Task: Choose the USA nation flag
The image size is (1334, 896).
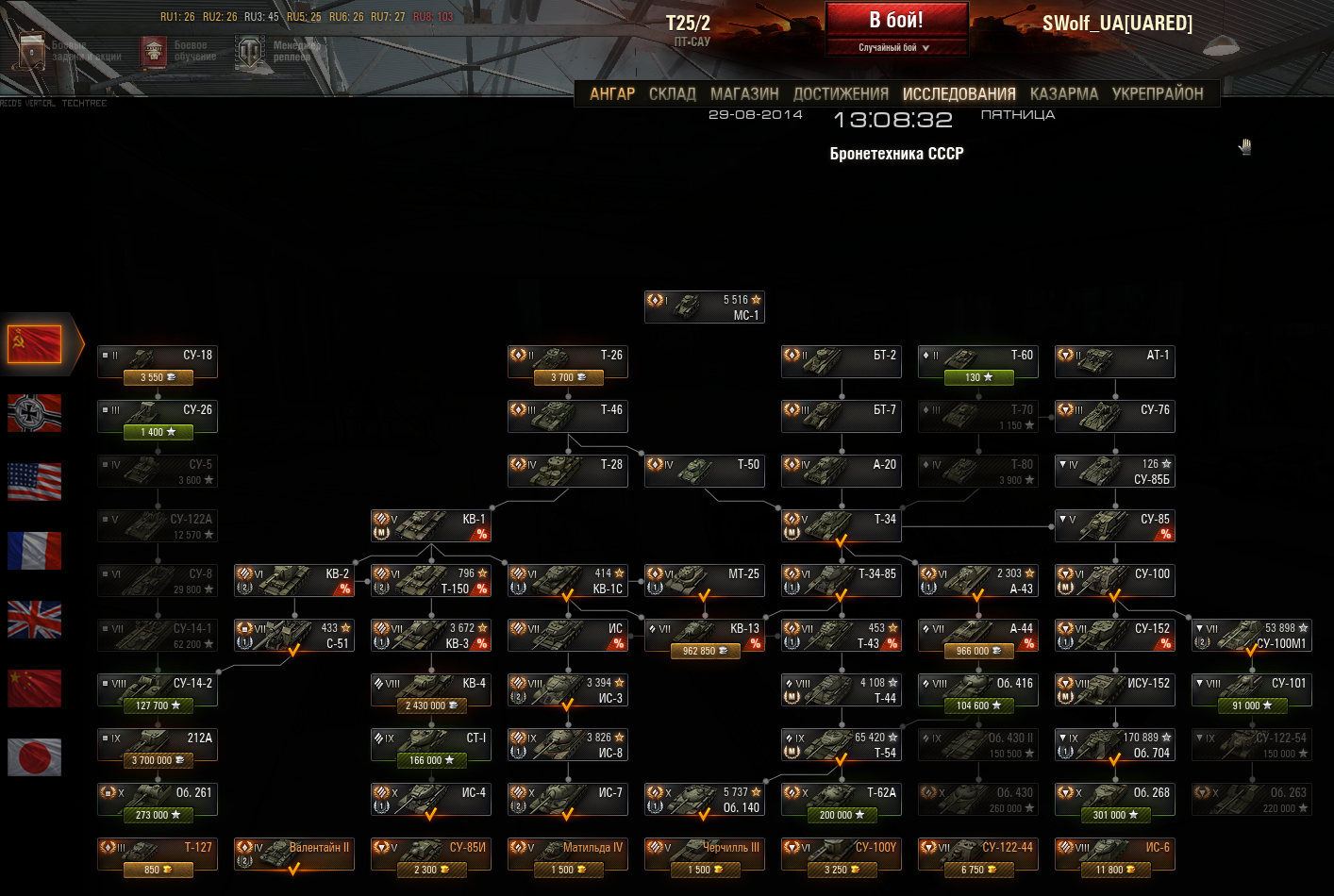Action: 35,481
